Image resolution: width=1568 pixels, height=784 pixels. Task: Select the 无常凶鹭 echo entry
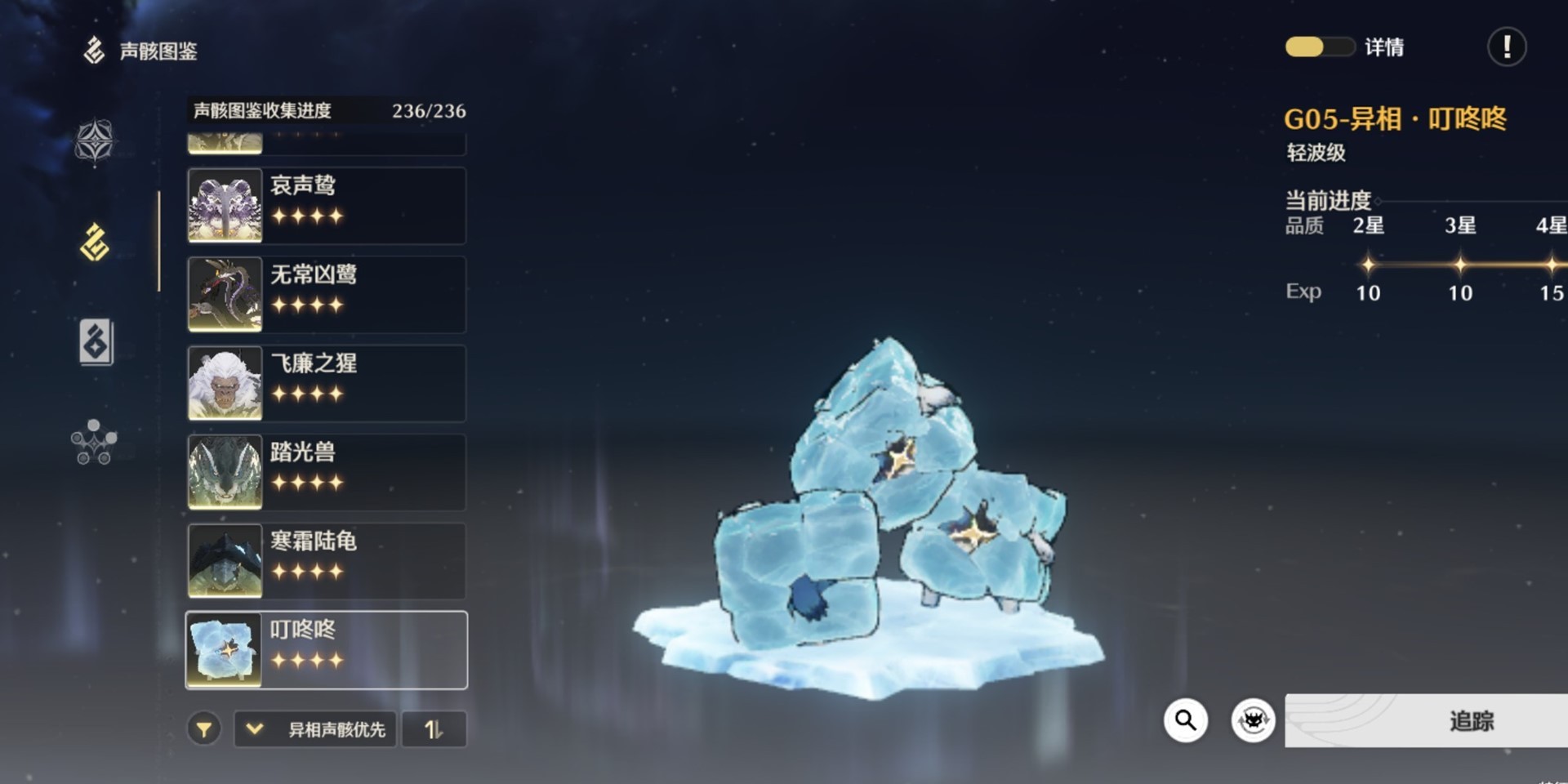[x=327, y=294]
